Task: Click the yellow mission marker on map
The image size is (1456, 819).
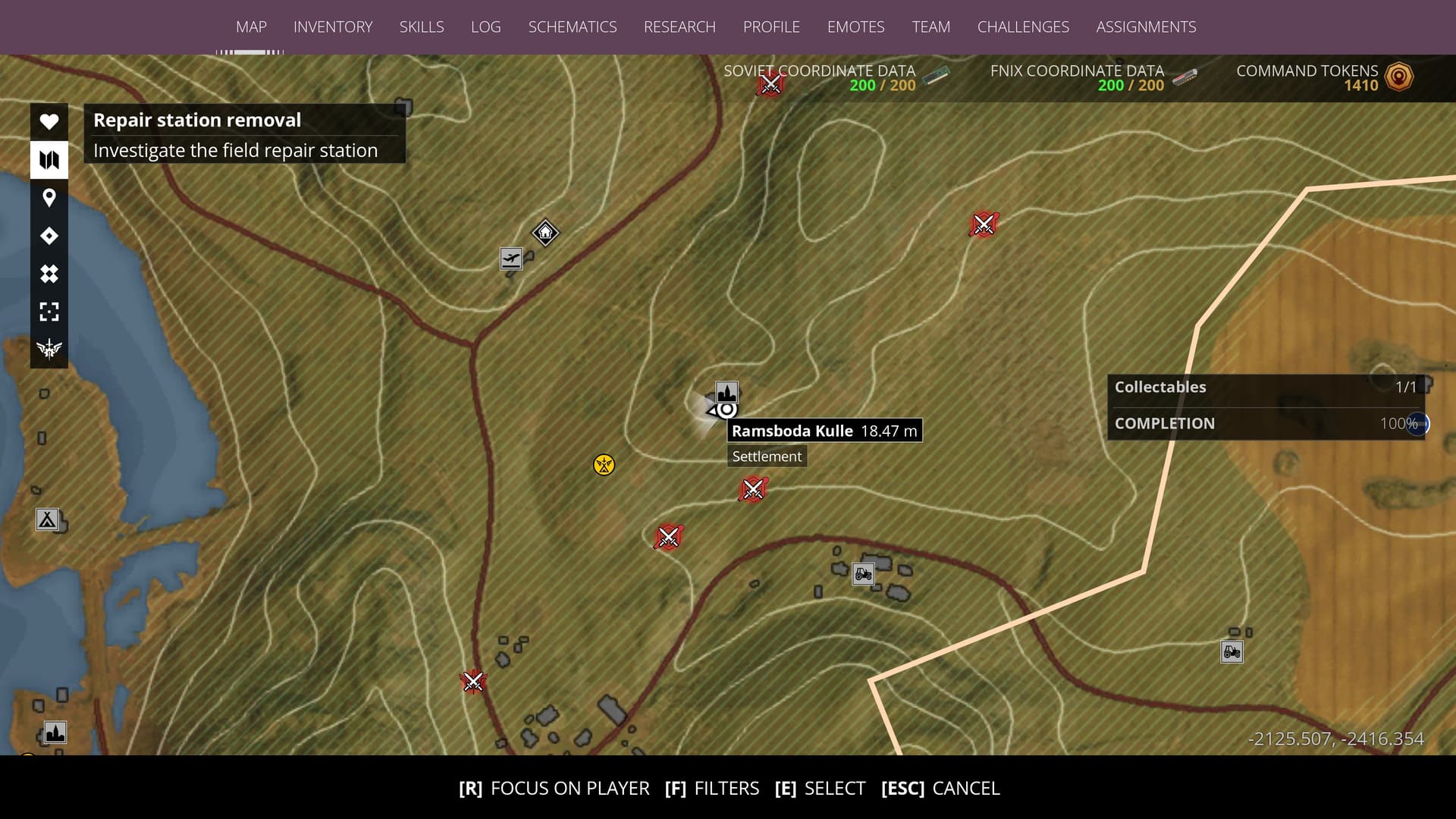Action: click(x=604, y=465)
